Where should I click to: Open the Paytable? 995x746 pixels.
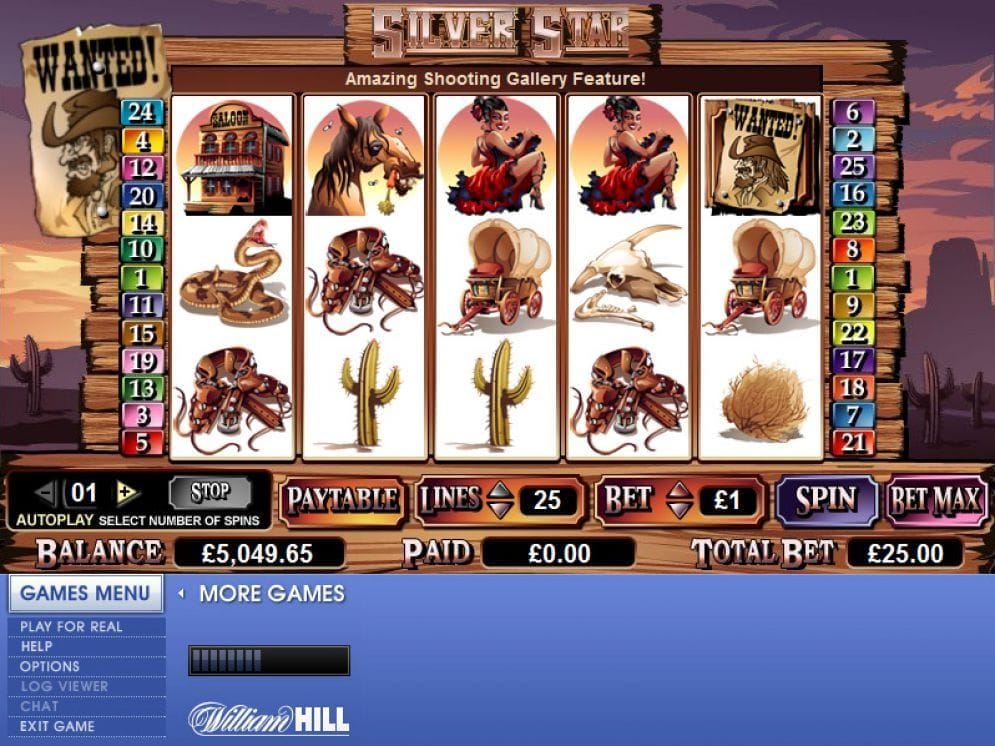[x=343, y=500]
